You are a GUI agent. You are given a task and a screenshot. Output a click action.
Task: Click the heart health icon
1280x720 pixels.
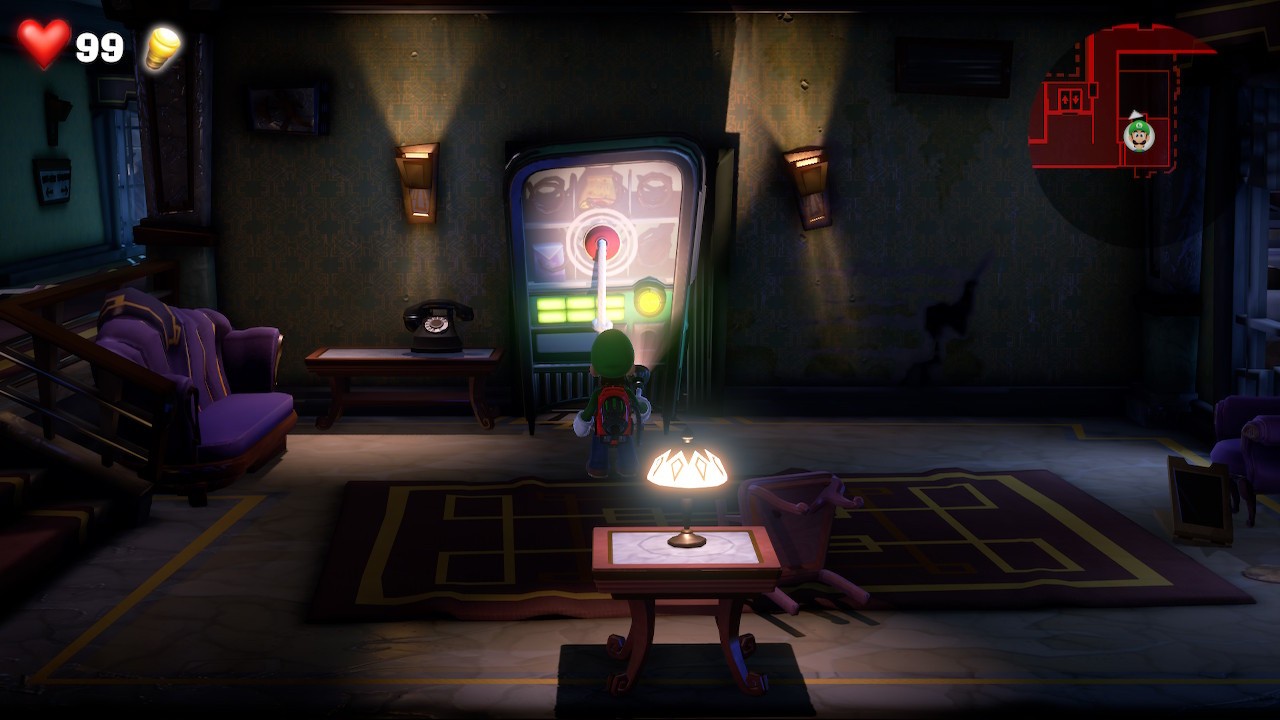pyautogui.click(x=42, y=44)
